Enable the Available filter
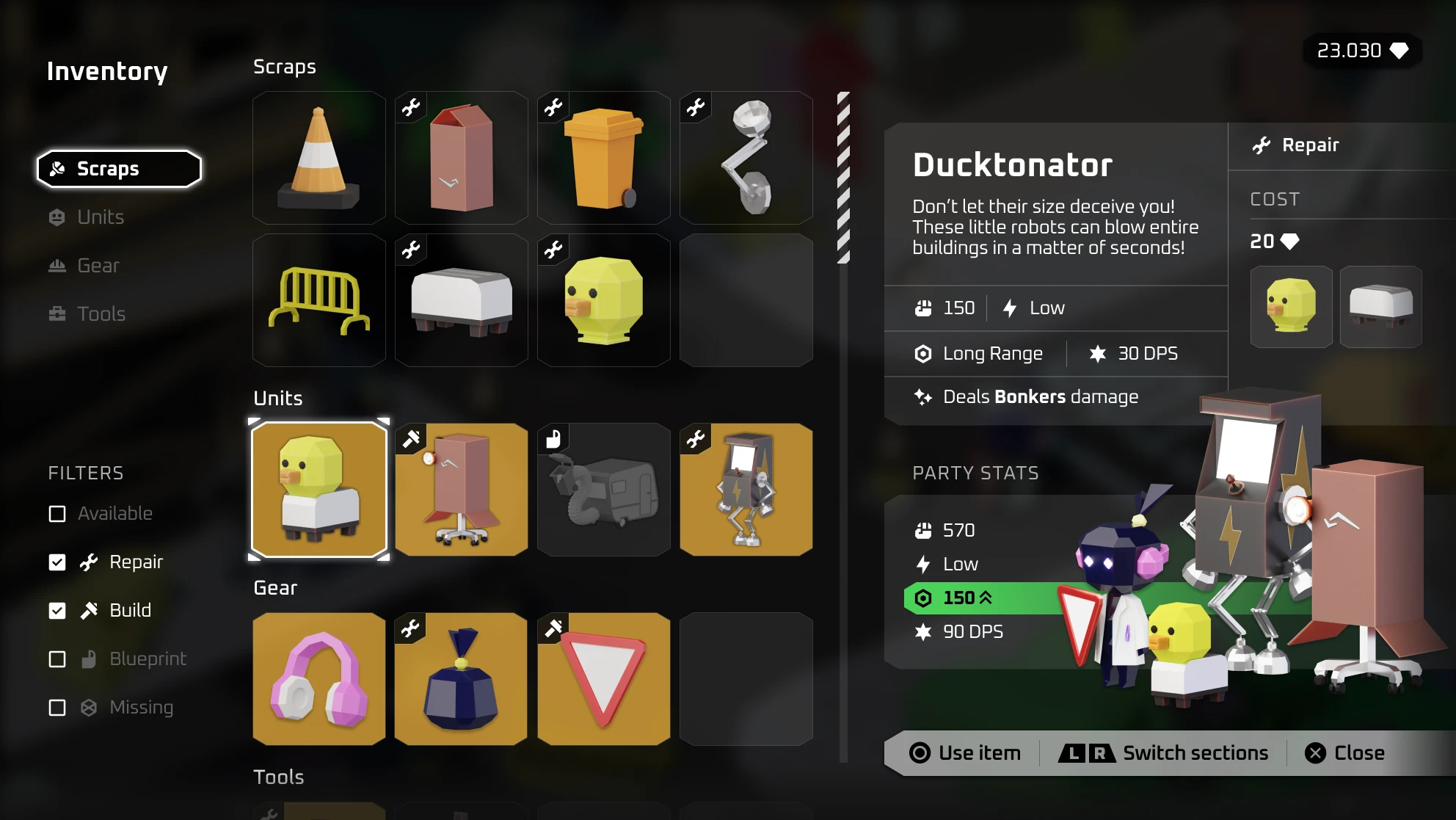 [x=57, y=514]
